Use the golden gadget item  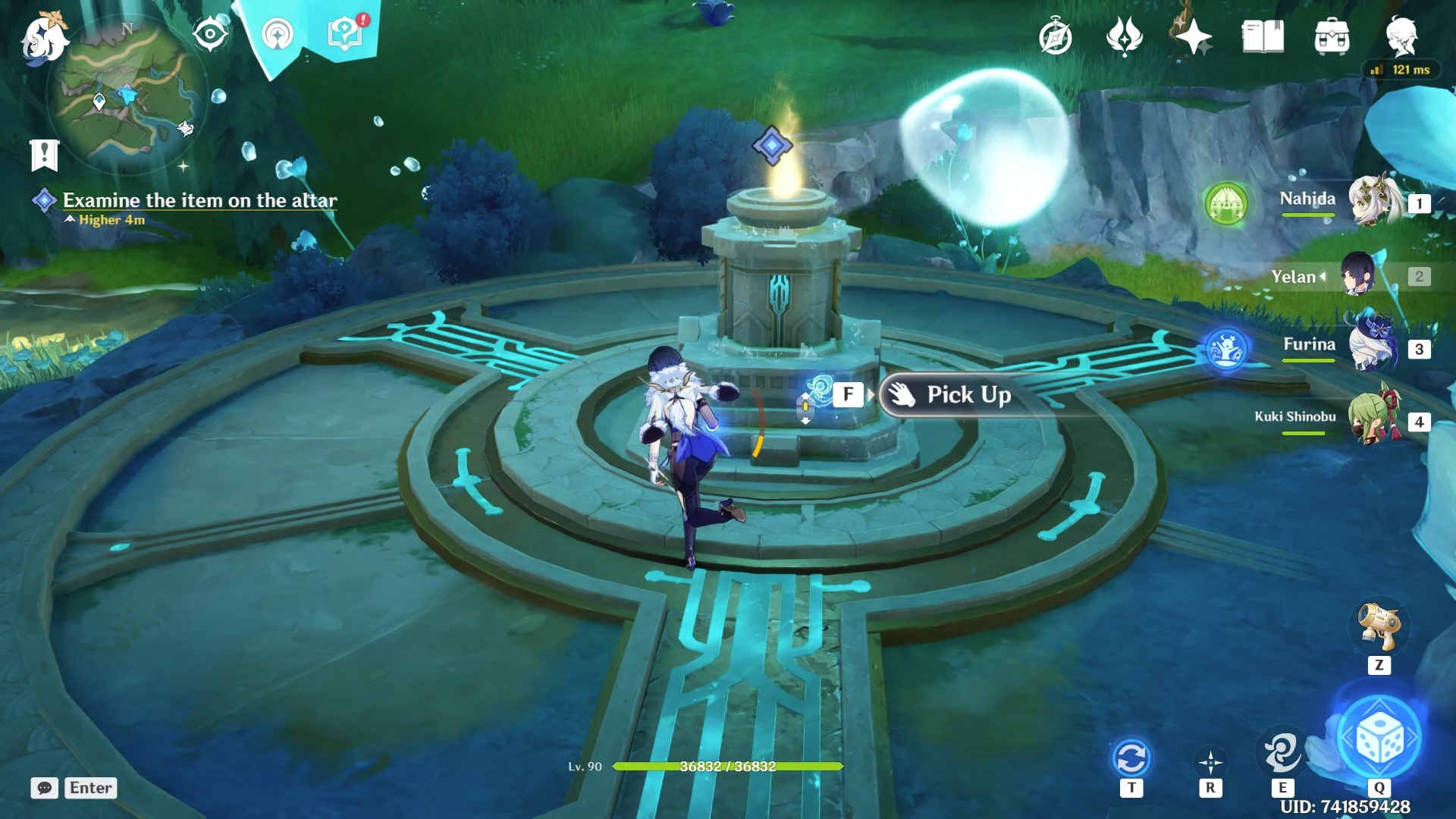1378,626
